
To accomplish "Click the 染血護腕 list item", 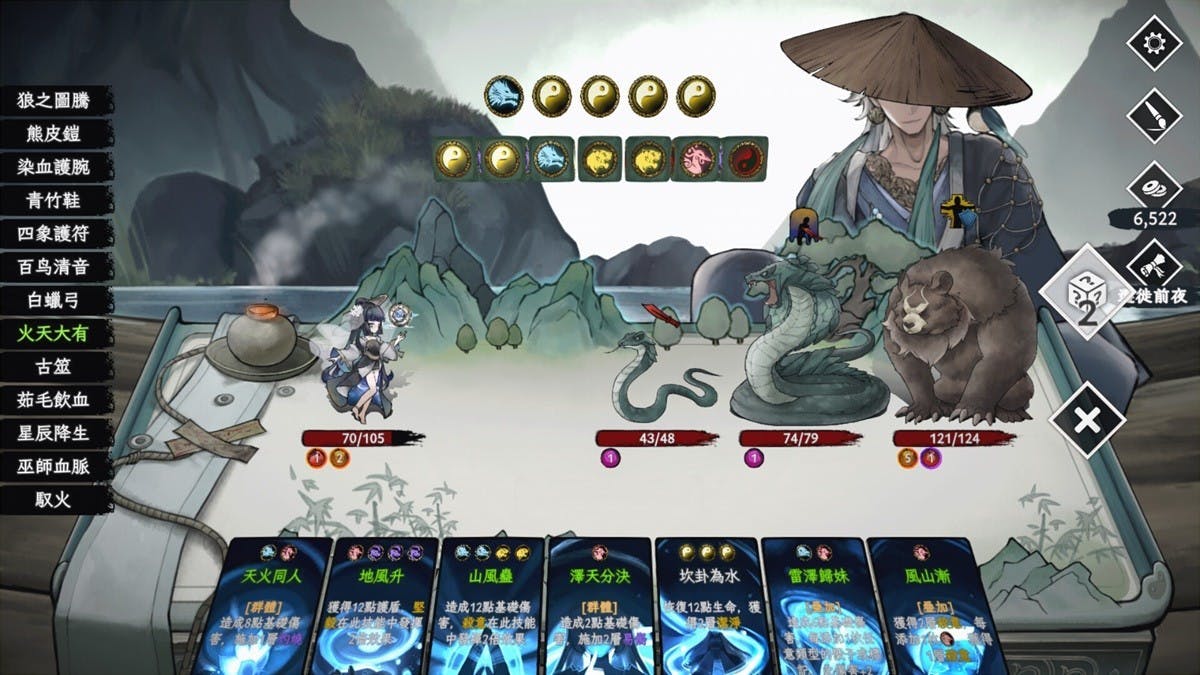I will [x=53, y=167].
